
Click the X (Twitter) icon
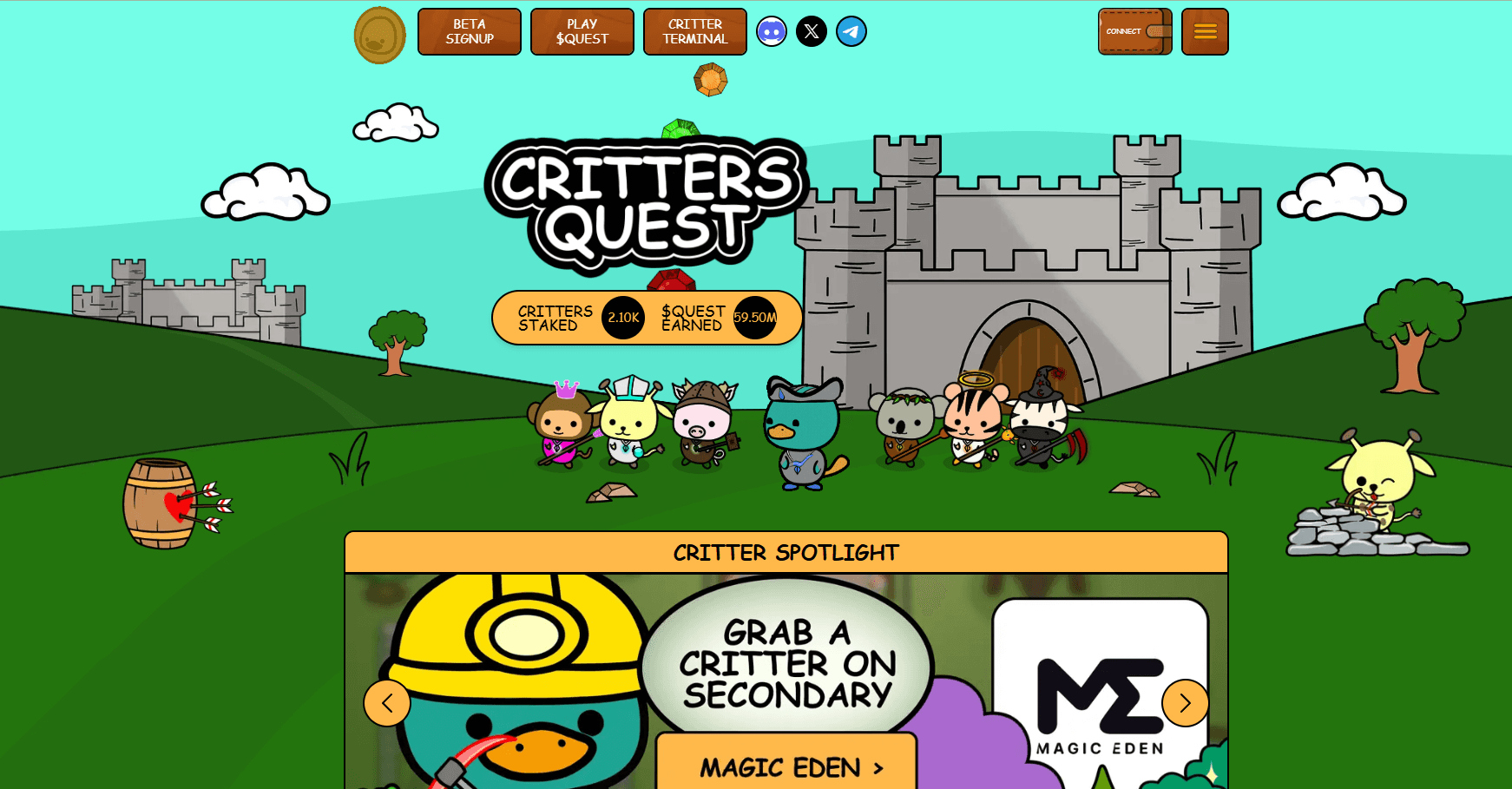click(811, 31)
